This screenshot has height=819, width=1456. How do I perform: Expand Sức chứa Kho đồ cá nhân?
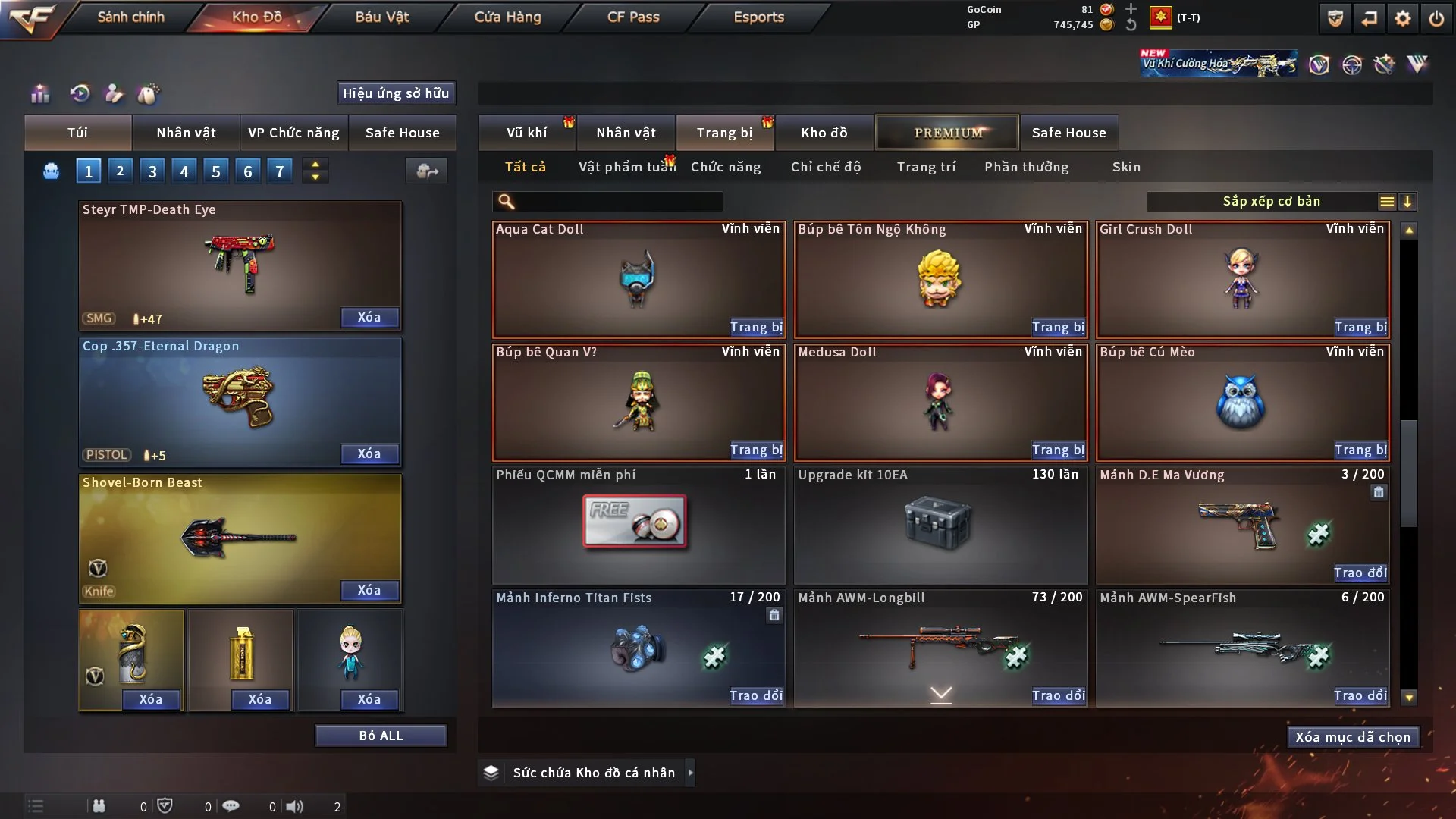(690, 773)
